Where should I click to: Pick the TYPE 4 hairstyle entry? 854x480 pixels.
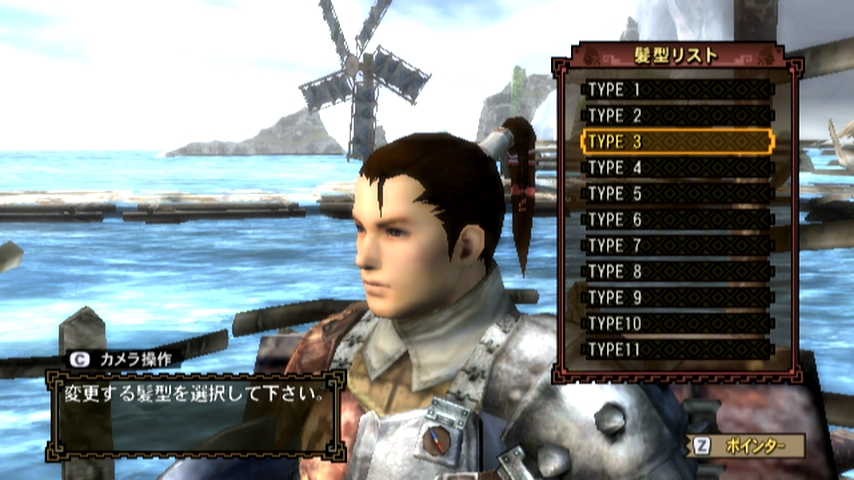(x=677, y=167)
